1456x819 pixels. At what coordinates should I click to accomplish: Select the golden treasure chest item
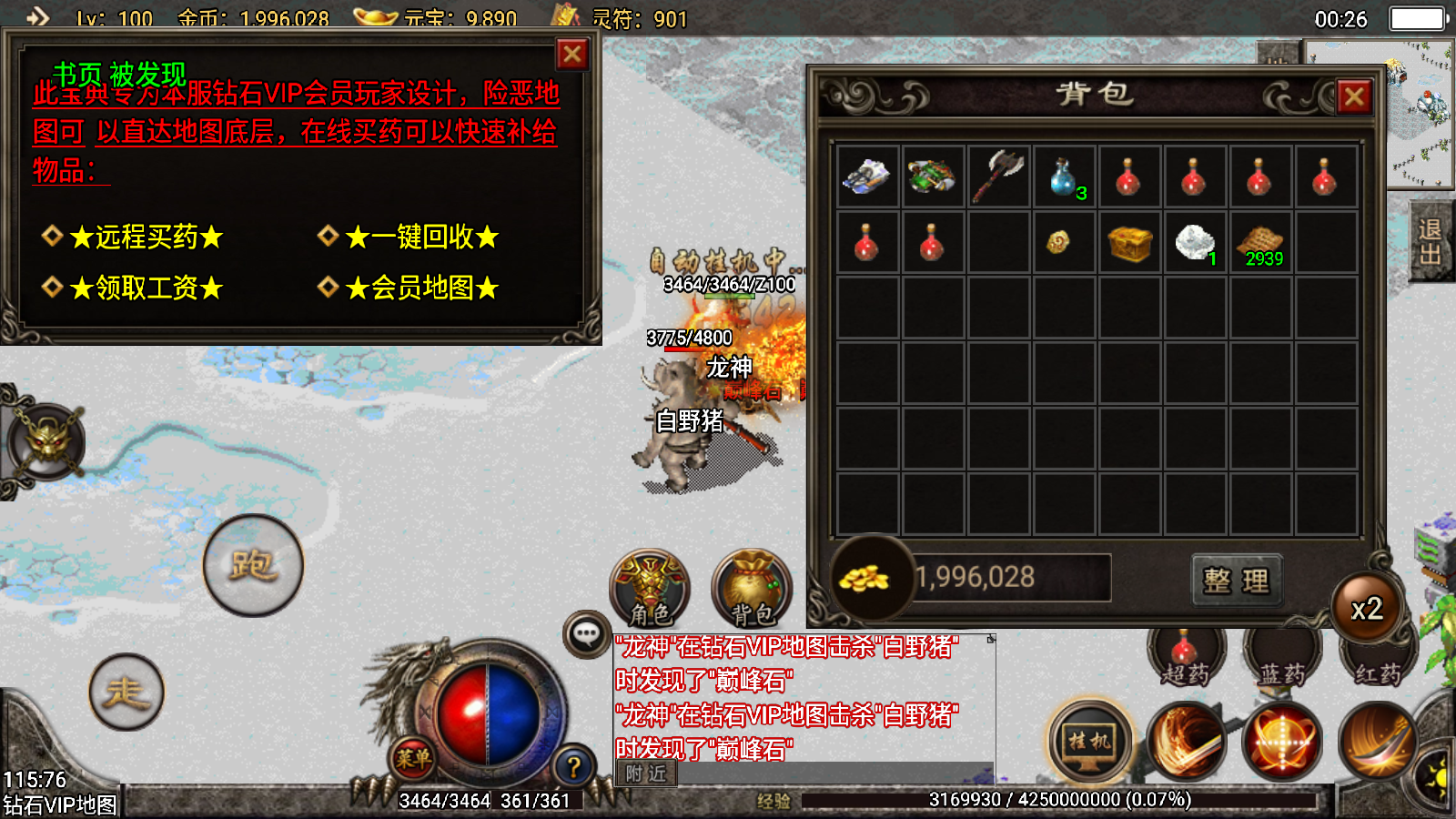point(1129,242)
